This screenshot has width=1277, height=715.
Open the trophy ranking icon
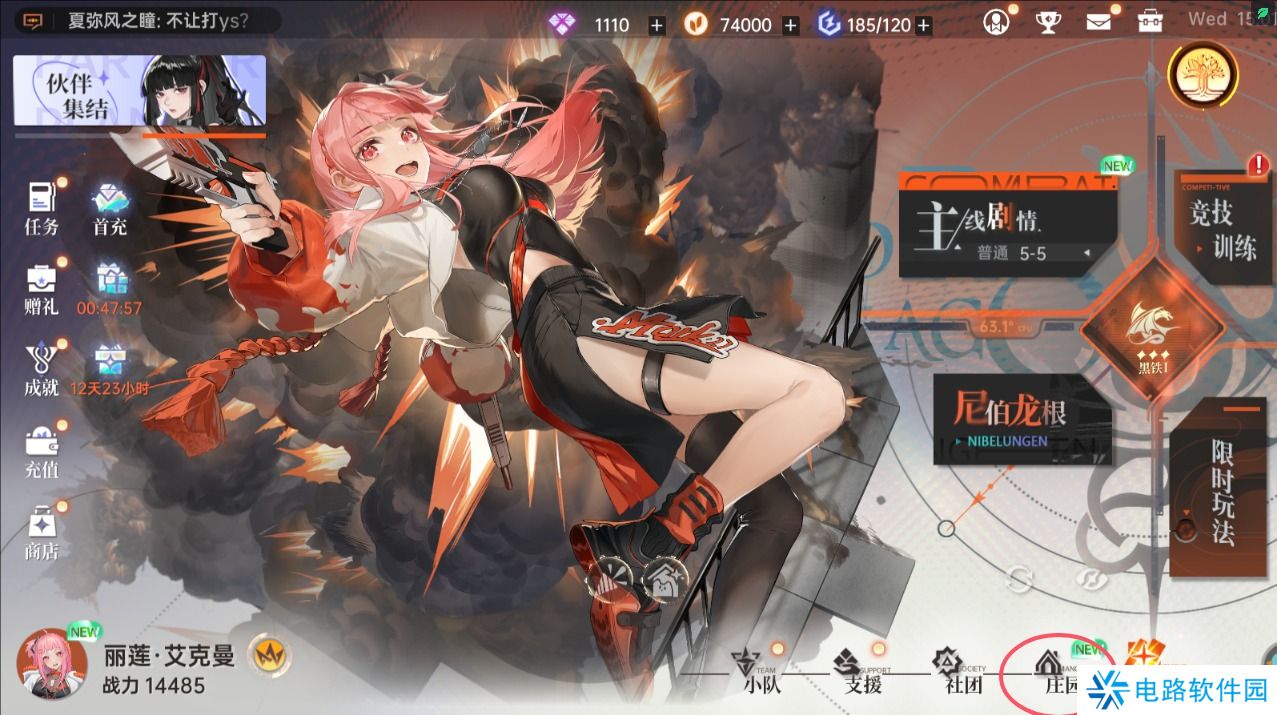pyautogui.click(x=1047, y=21)
